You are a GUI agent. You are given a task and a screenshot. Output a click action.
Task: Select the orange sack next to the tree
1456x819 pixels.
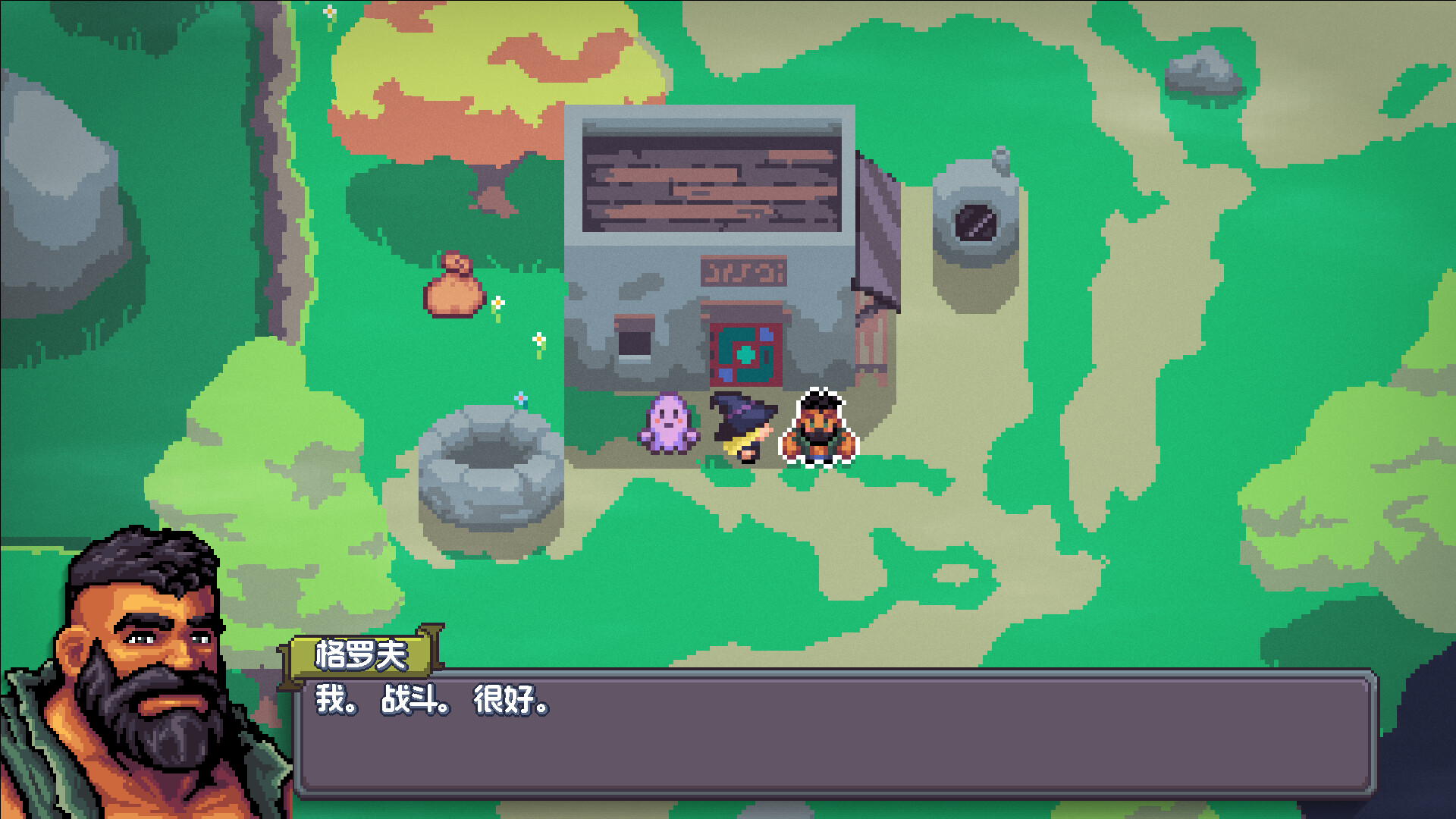click(455, 296)
